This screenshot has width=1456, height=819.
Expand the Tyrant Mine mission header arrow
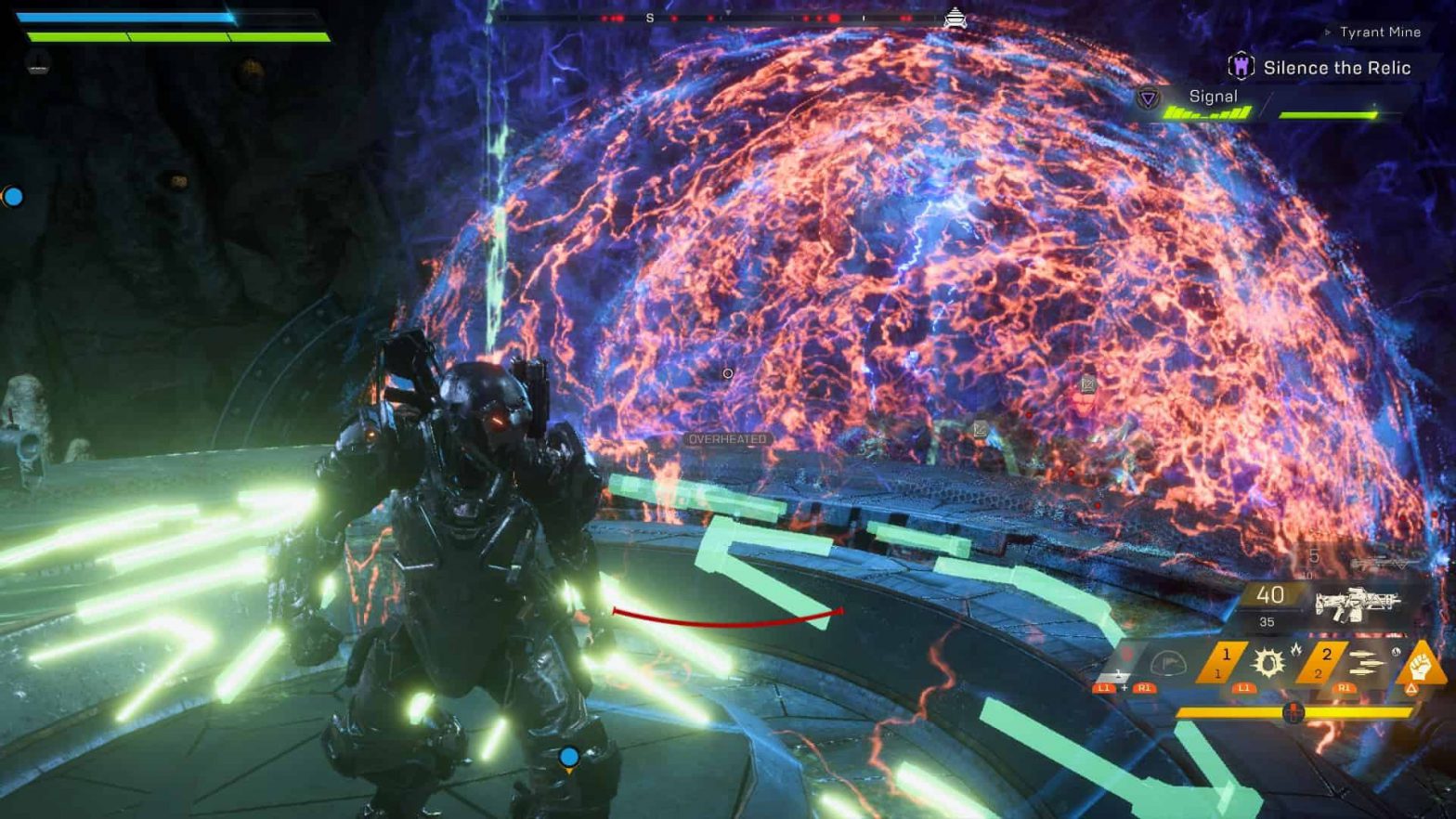[1329, 31]
